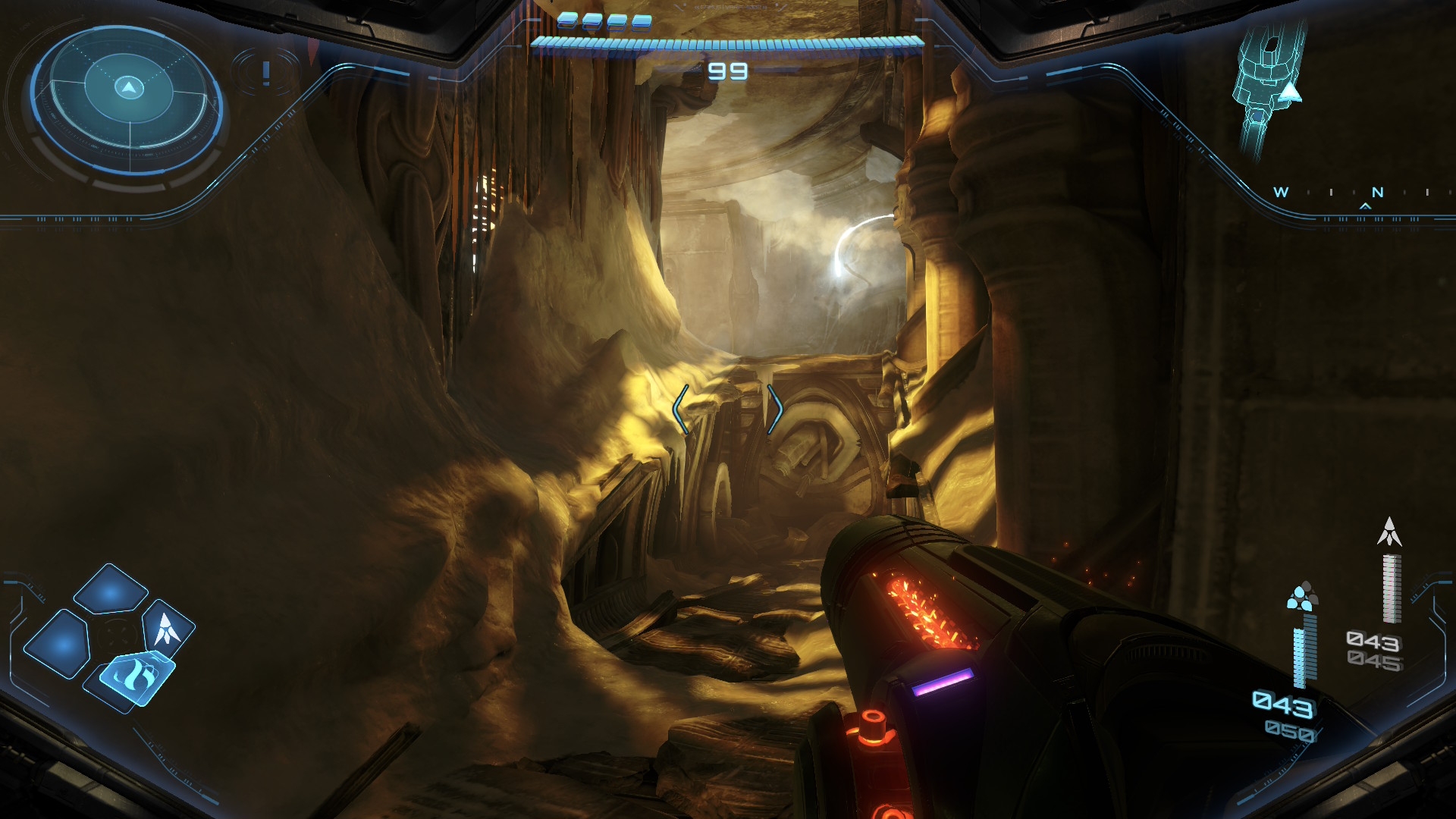Select the highlighted fire shot weapon slot
Screen dimensions: 1456x819
136,675
